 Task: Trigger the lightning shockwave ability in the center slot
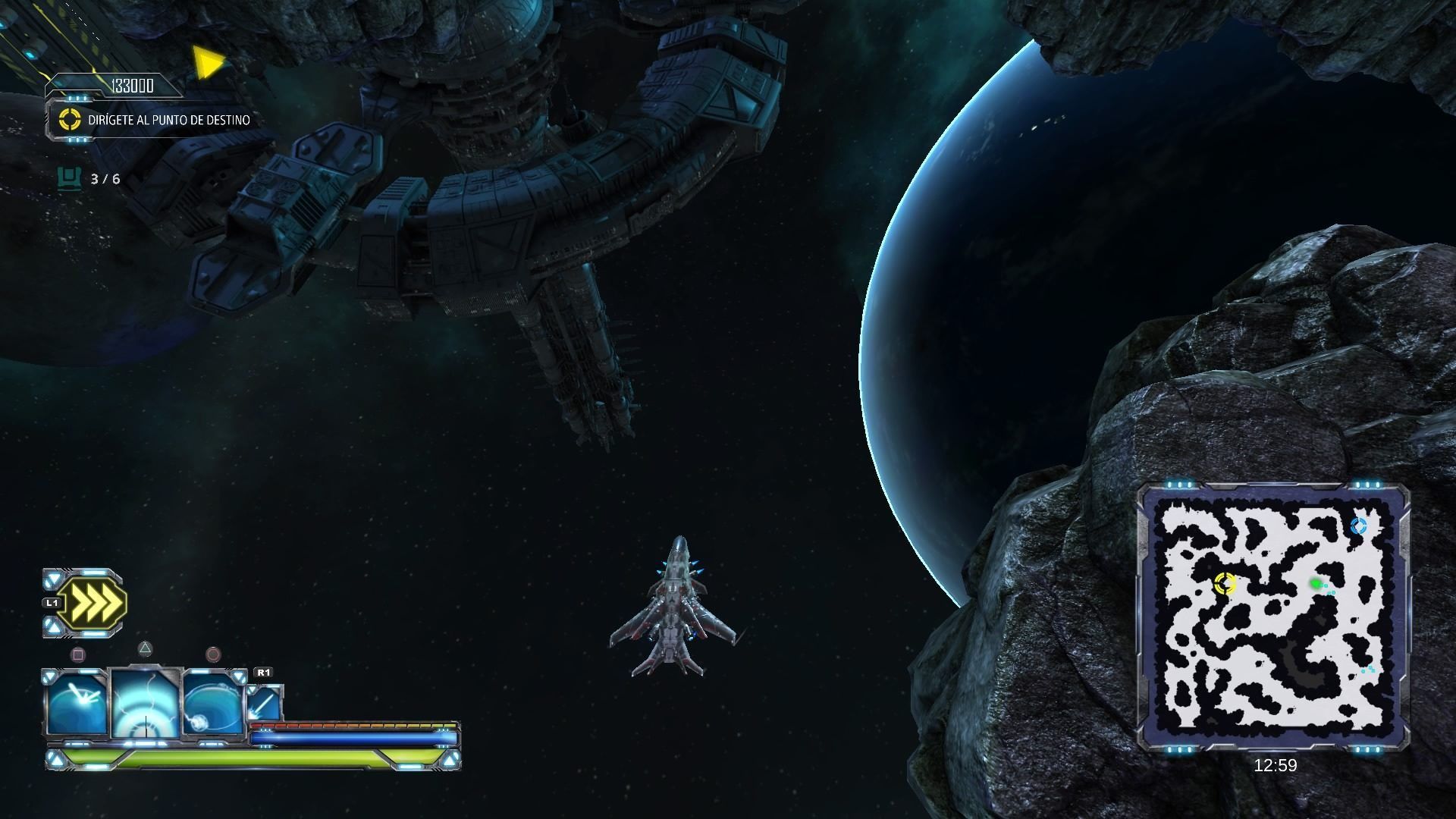pos(145,704)
